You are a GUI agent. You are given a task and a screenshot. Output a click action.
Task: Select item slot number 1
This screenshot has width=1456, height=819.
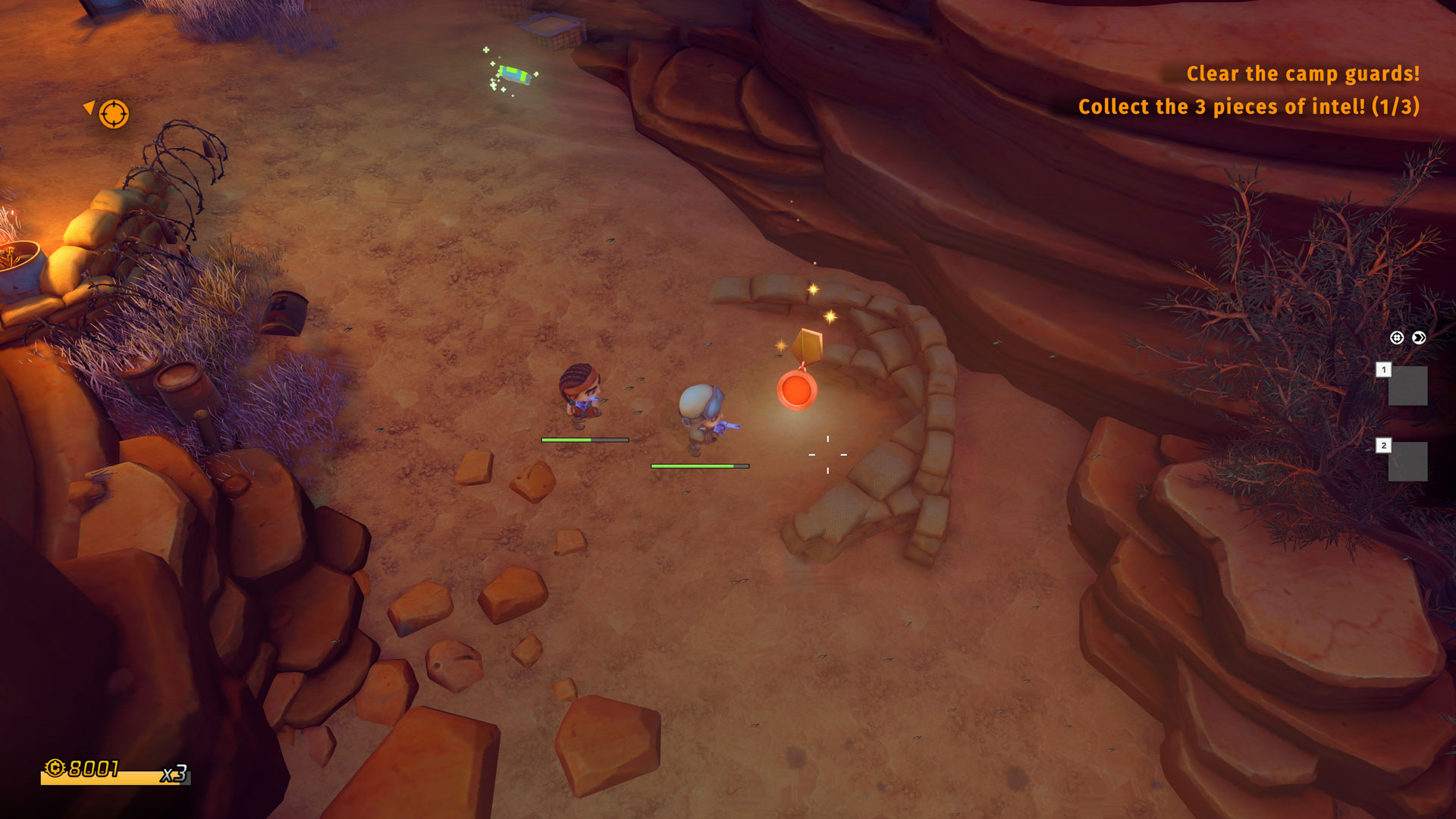point(1407,385)
